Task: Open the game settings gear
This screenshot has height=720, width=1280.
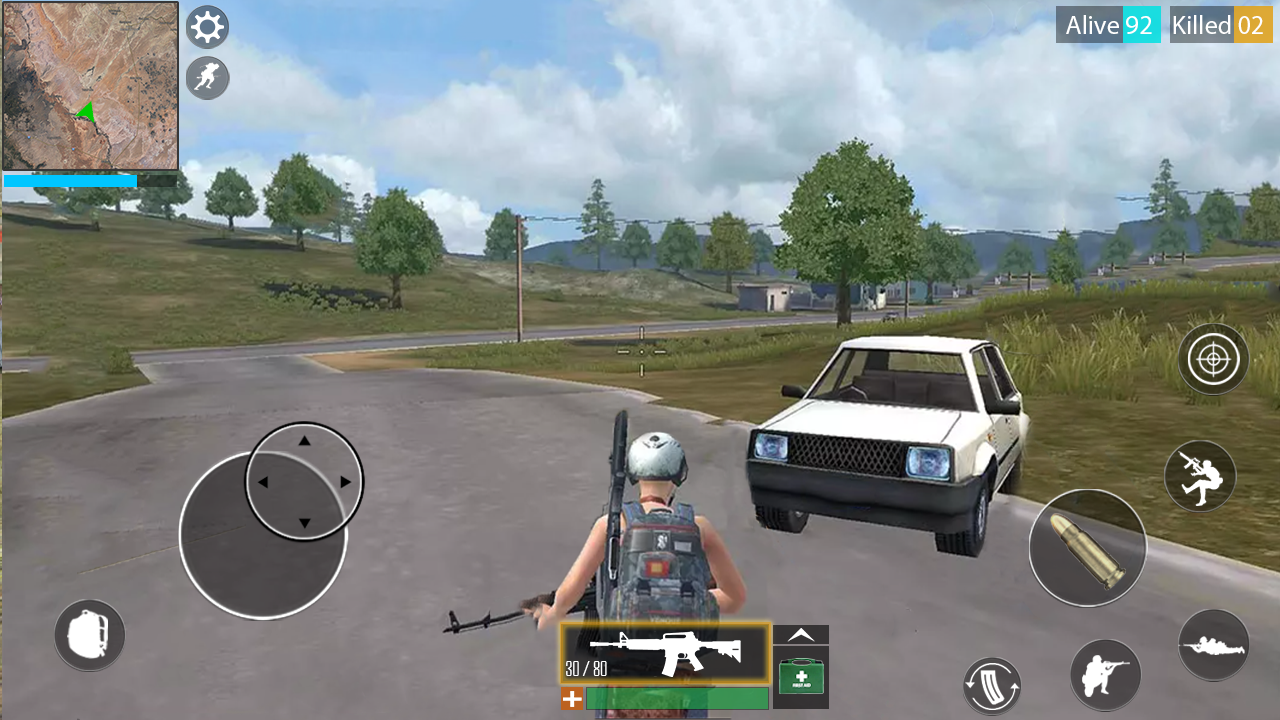Action: [x=207, y=26]
